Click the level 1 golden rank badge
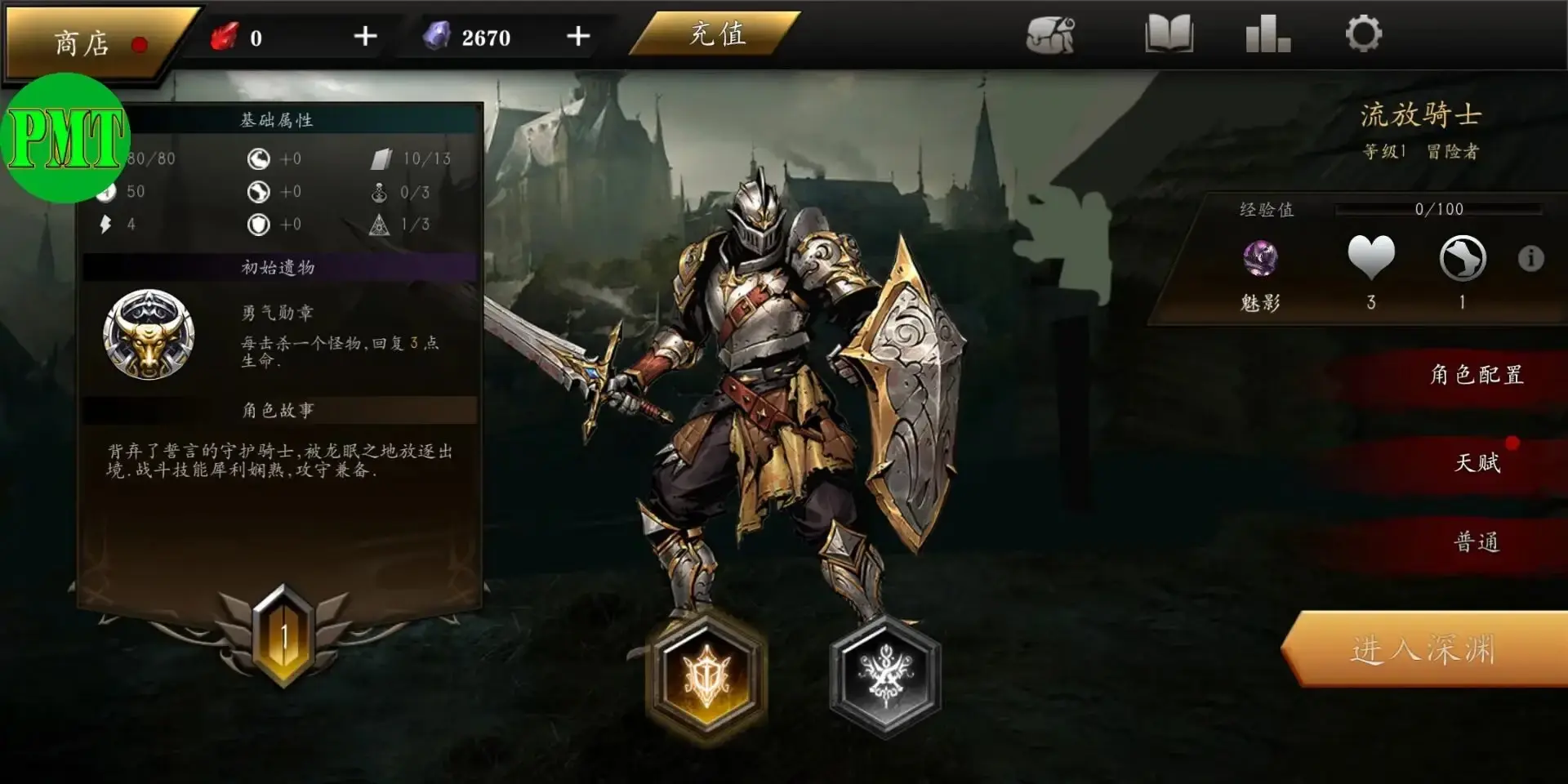Image resolution: width=1568 pixels, height=784 pixels. pyautogui.click(x=283, y=636)
